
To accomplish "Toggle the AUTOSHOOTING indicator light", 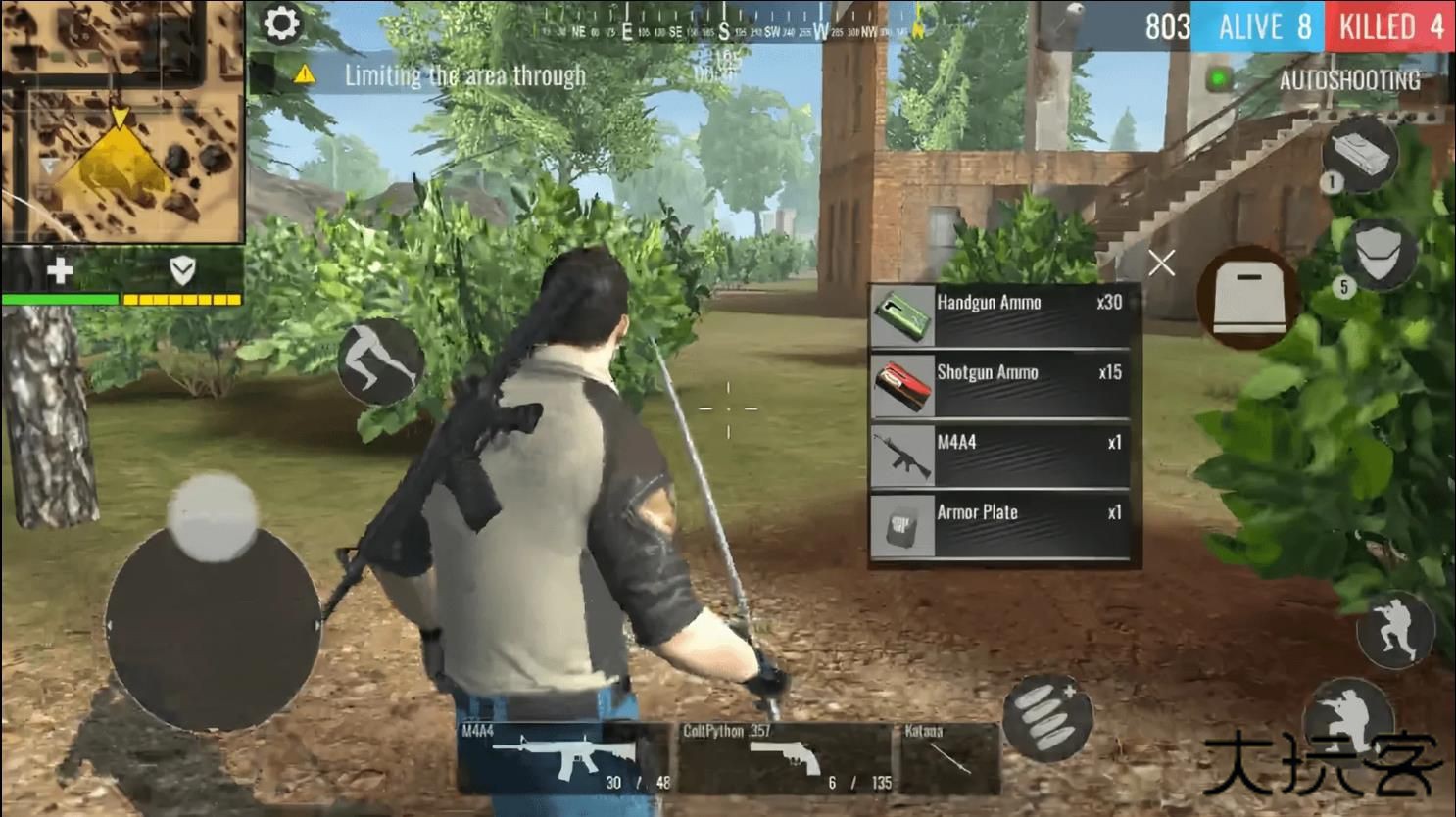I will pyautogui.click(x=1220, y=75).
